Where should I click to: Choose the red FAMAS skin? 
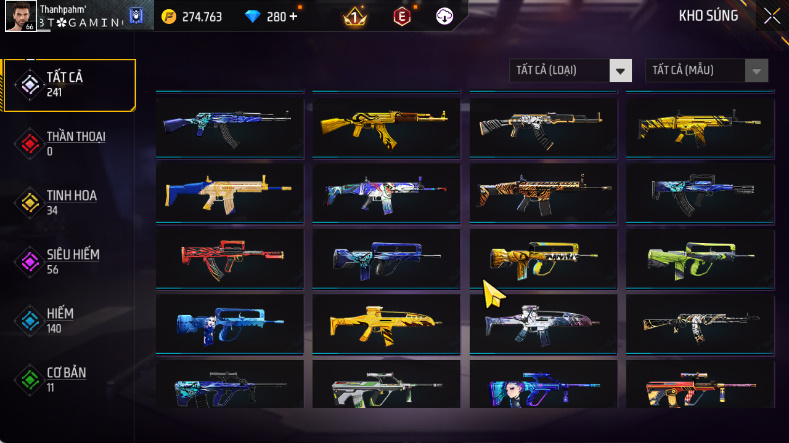(x=230, y=257)
